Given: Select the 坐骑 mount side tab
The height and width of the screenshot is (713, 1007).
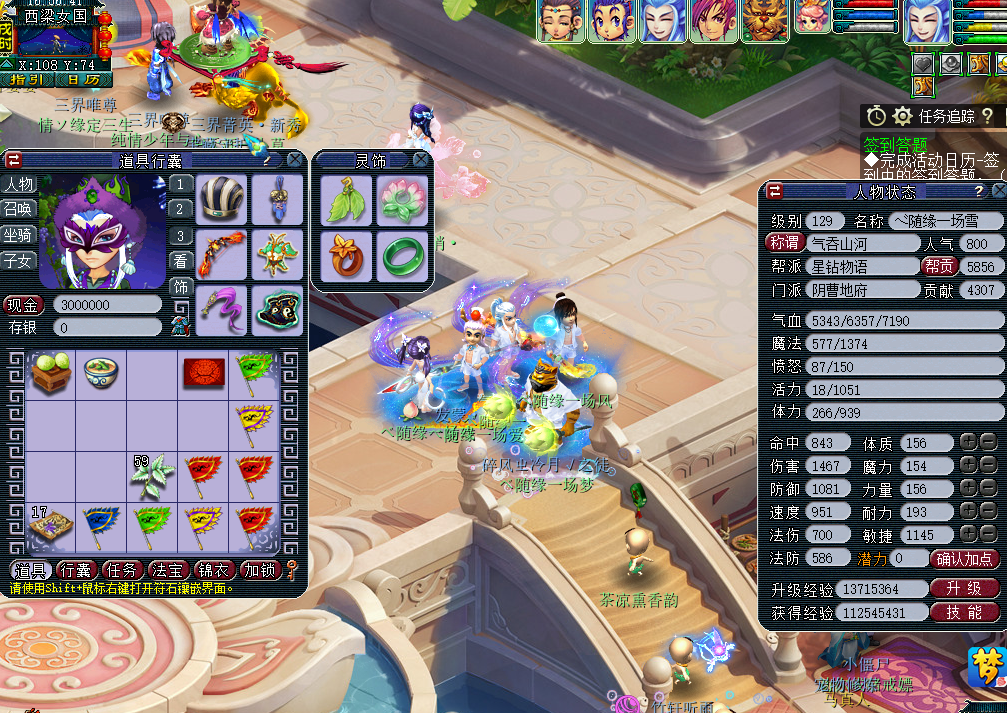Looking at the screenshot, I should (x=18, y=235).
